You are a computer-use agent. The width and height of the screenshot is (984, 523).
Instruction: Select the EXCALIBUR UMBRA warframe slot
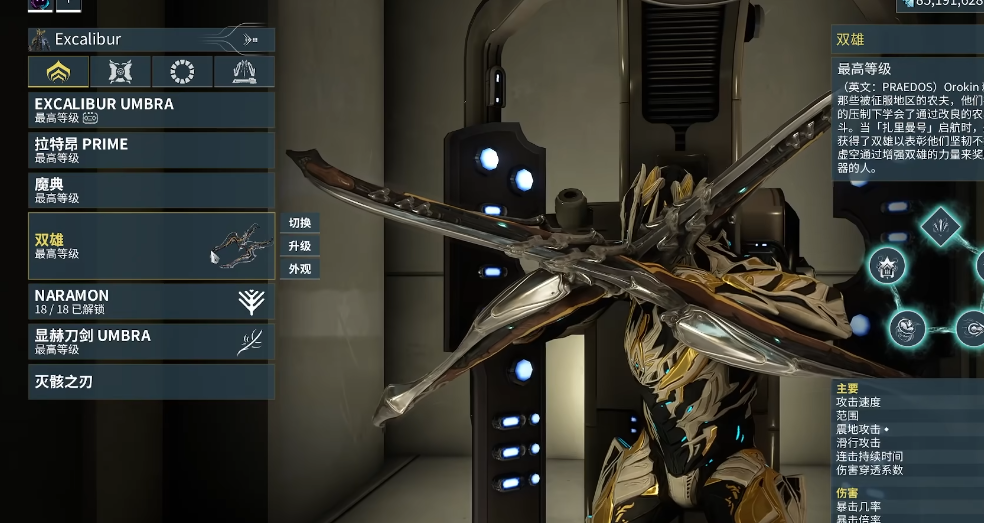click(151, 110)
